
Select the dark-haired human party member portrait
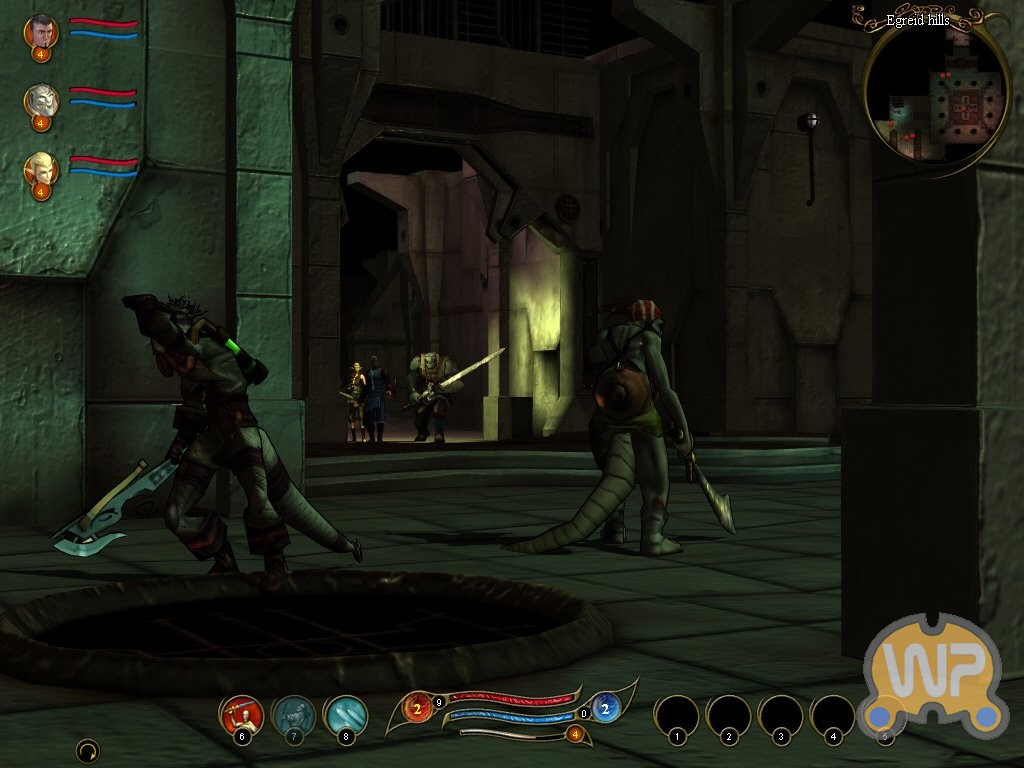[x=41, y=31]
